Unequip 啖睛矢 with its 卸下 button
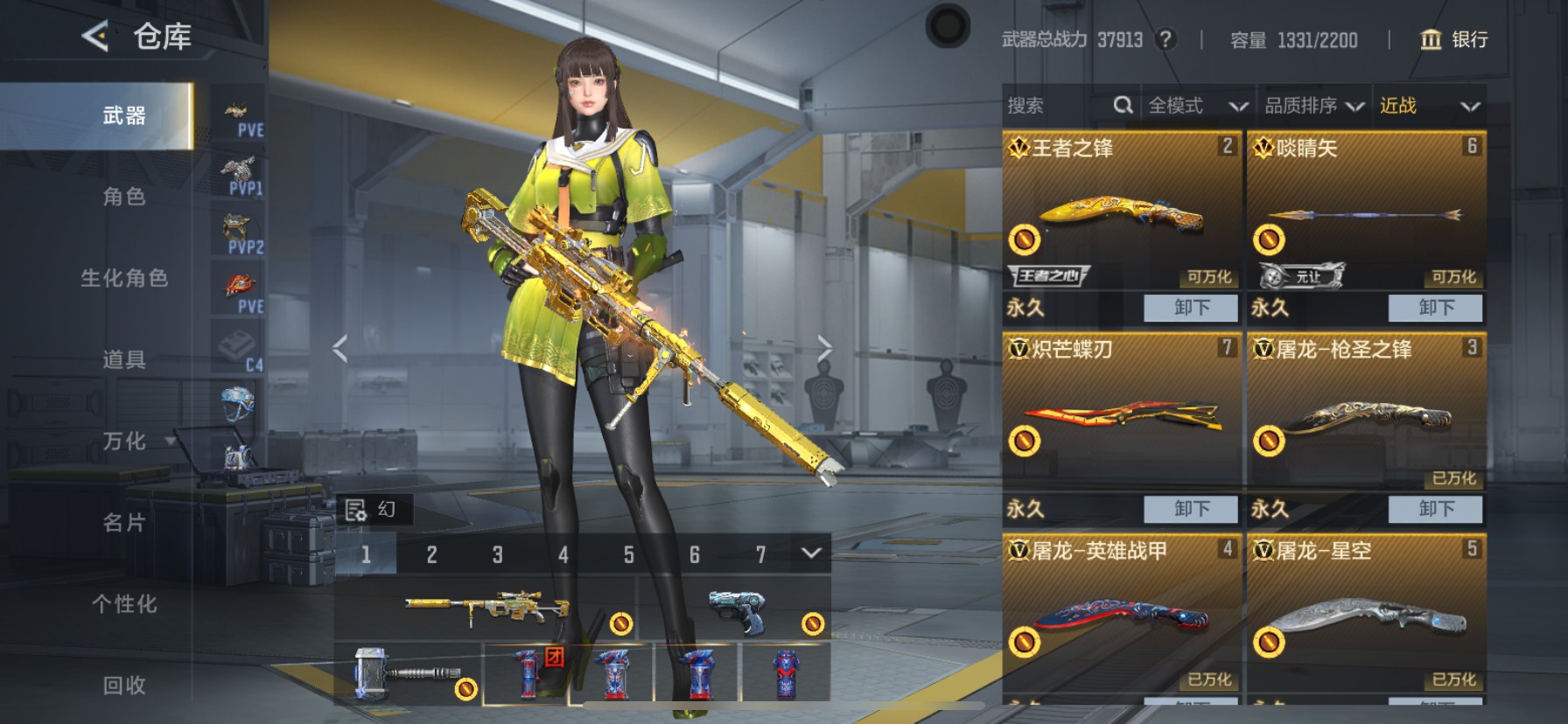 (1435, 308)
